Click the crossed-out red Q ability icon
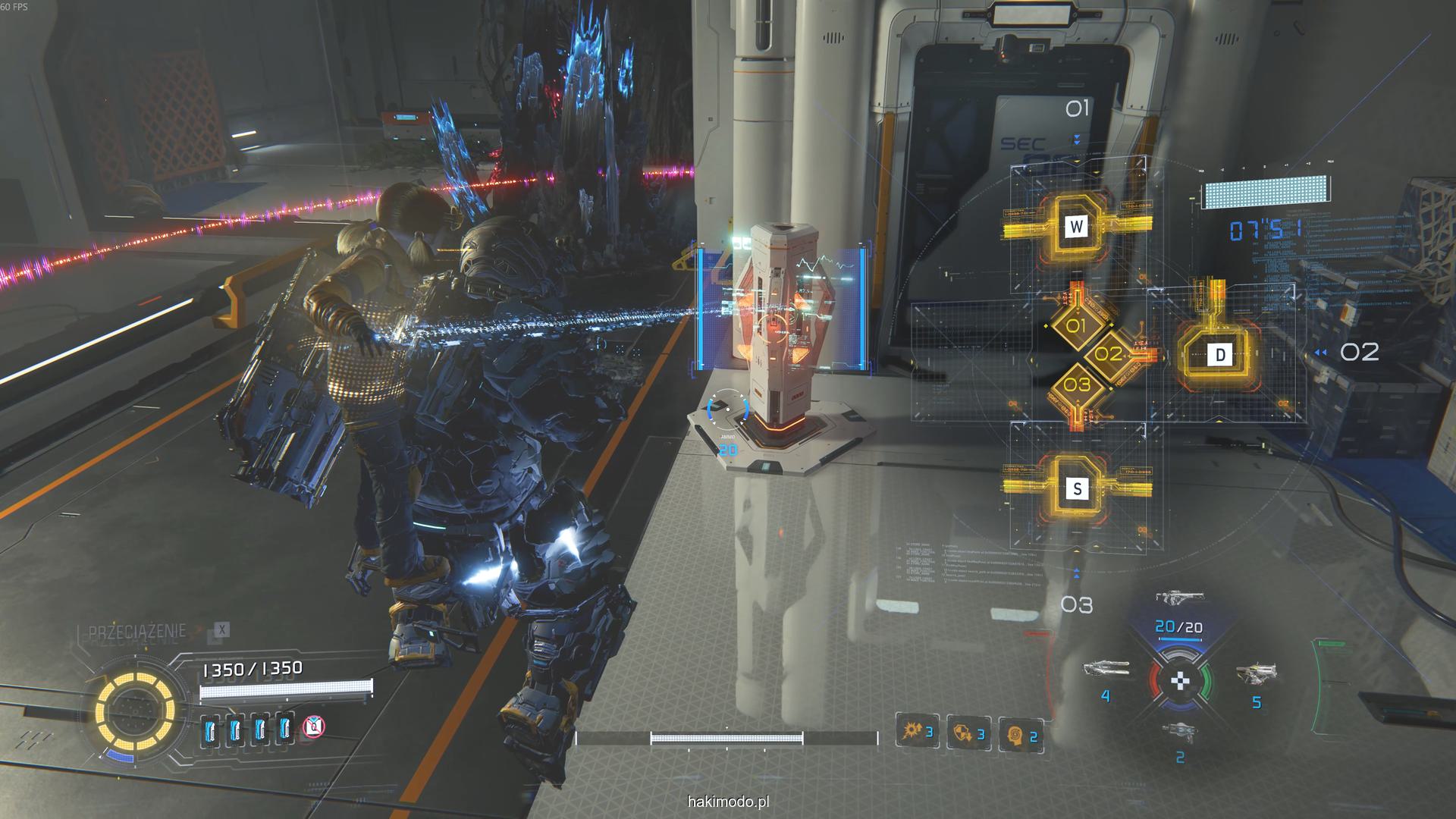The height and width of the screenshot is (819, 1456). point(314,727)
